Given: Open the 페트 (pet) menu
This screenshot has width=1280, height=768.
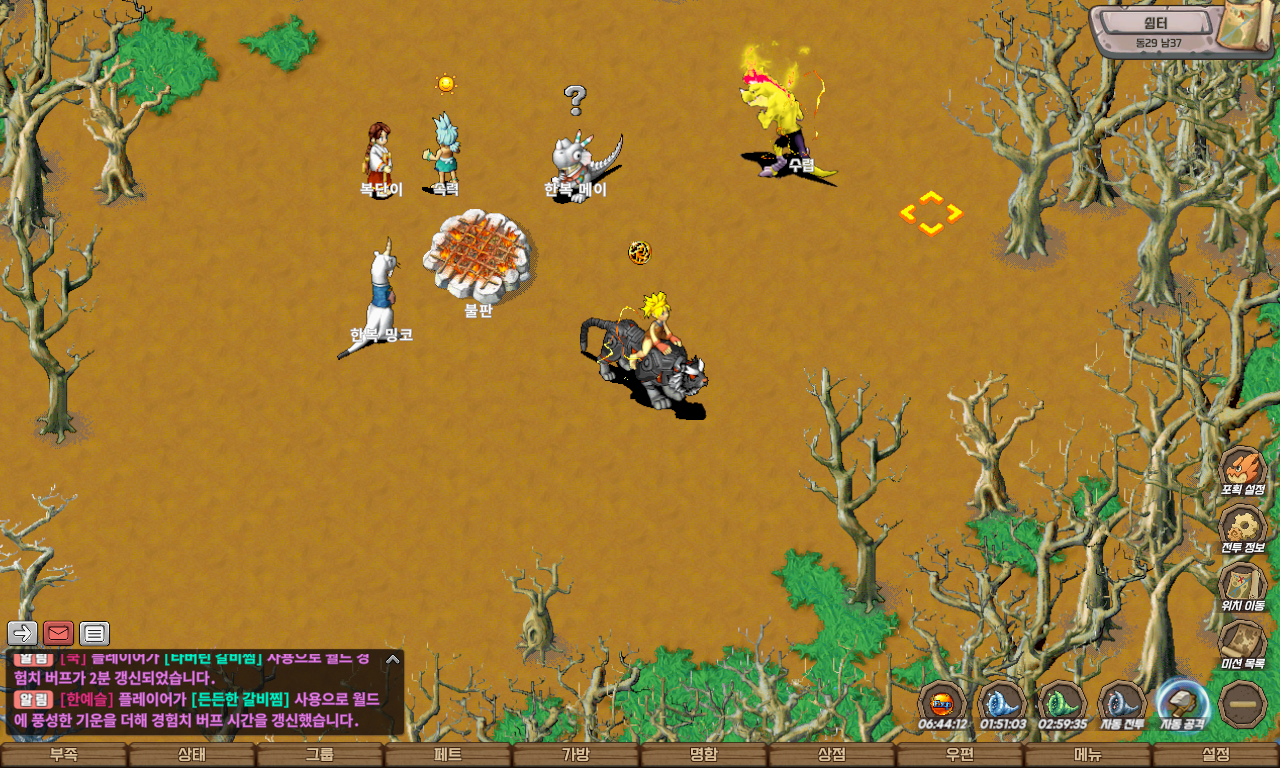Looking at the screenshot, I should coord(448,755).
